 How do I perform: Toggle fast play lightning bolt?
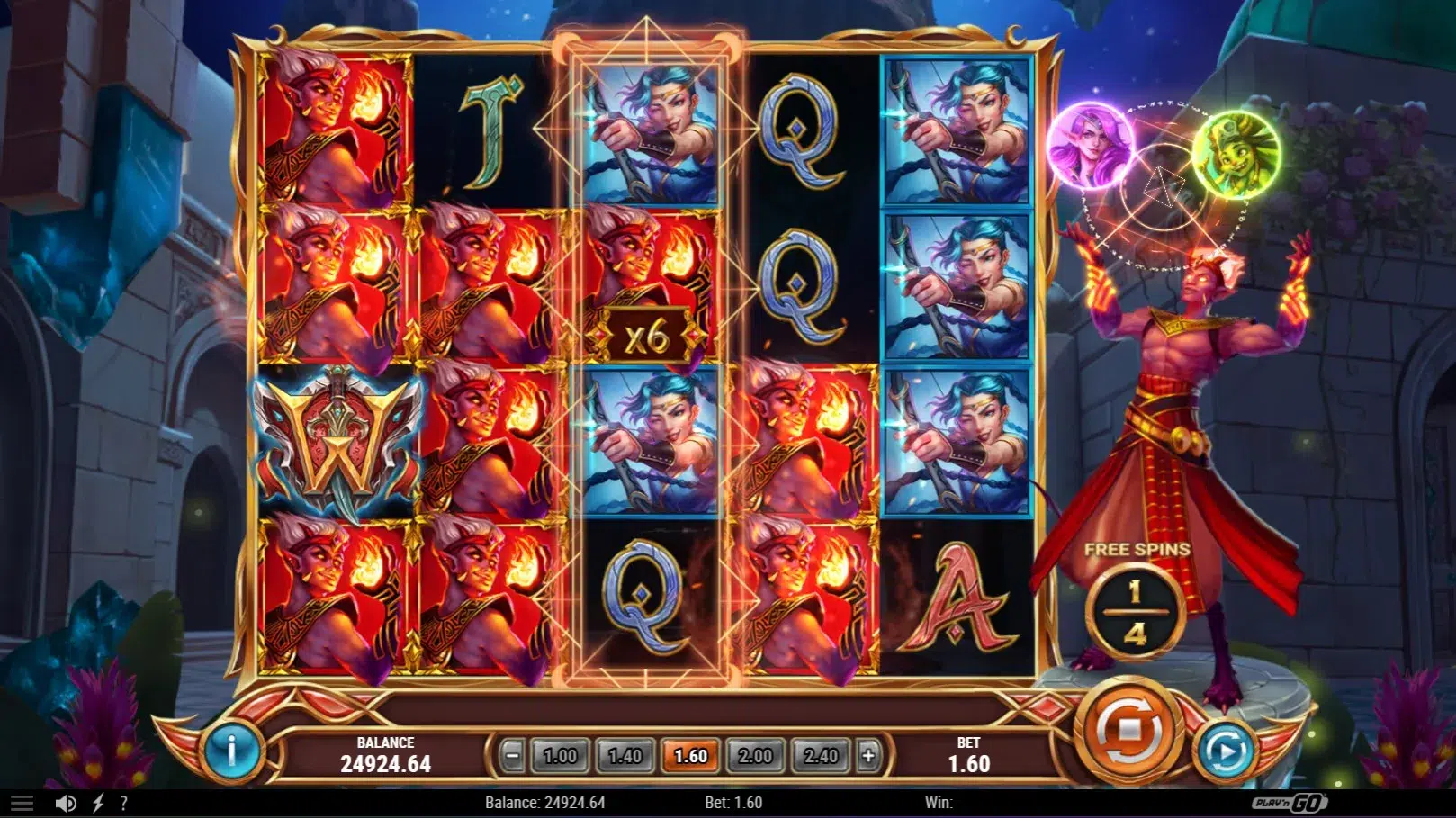tap(98, 803)
